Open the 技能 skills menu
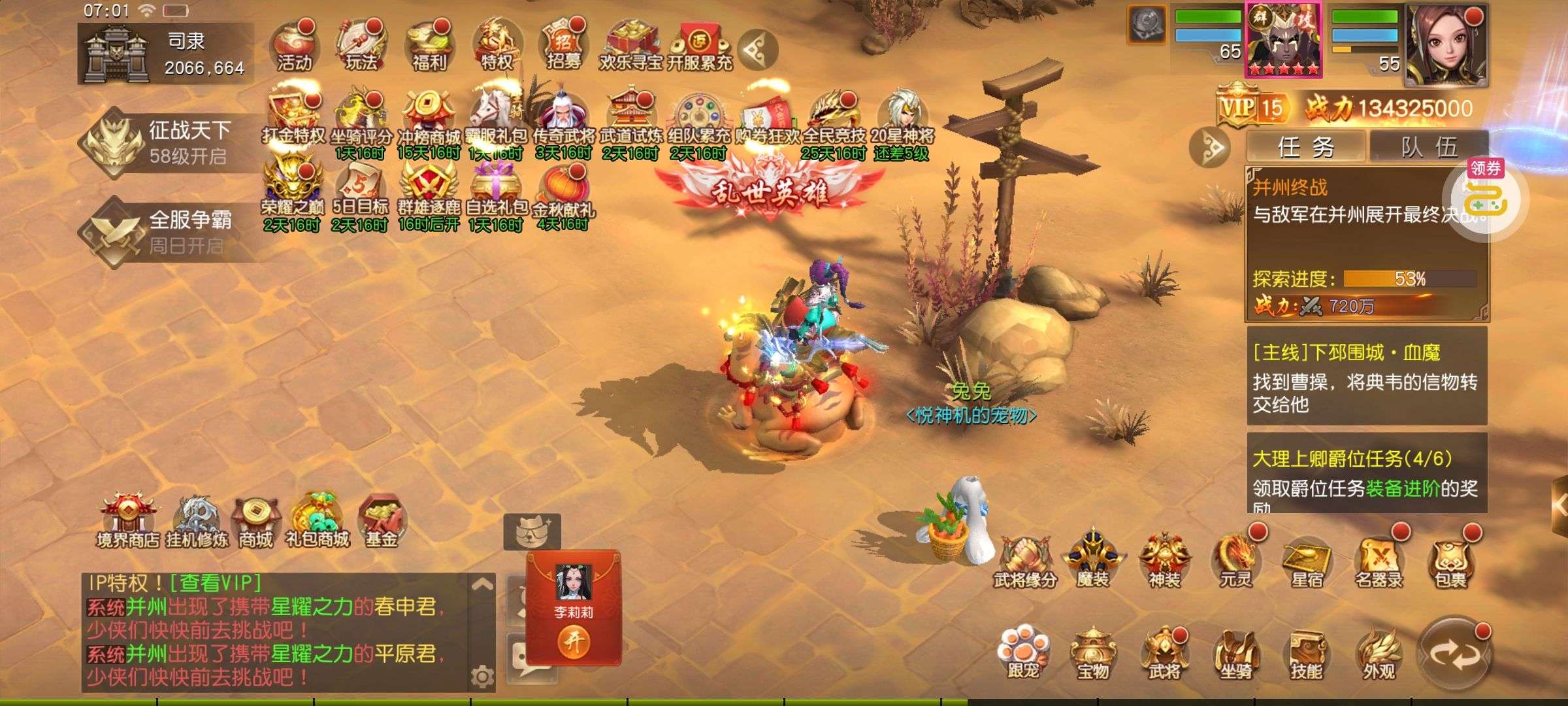 [1307, 654]
